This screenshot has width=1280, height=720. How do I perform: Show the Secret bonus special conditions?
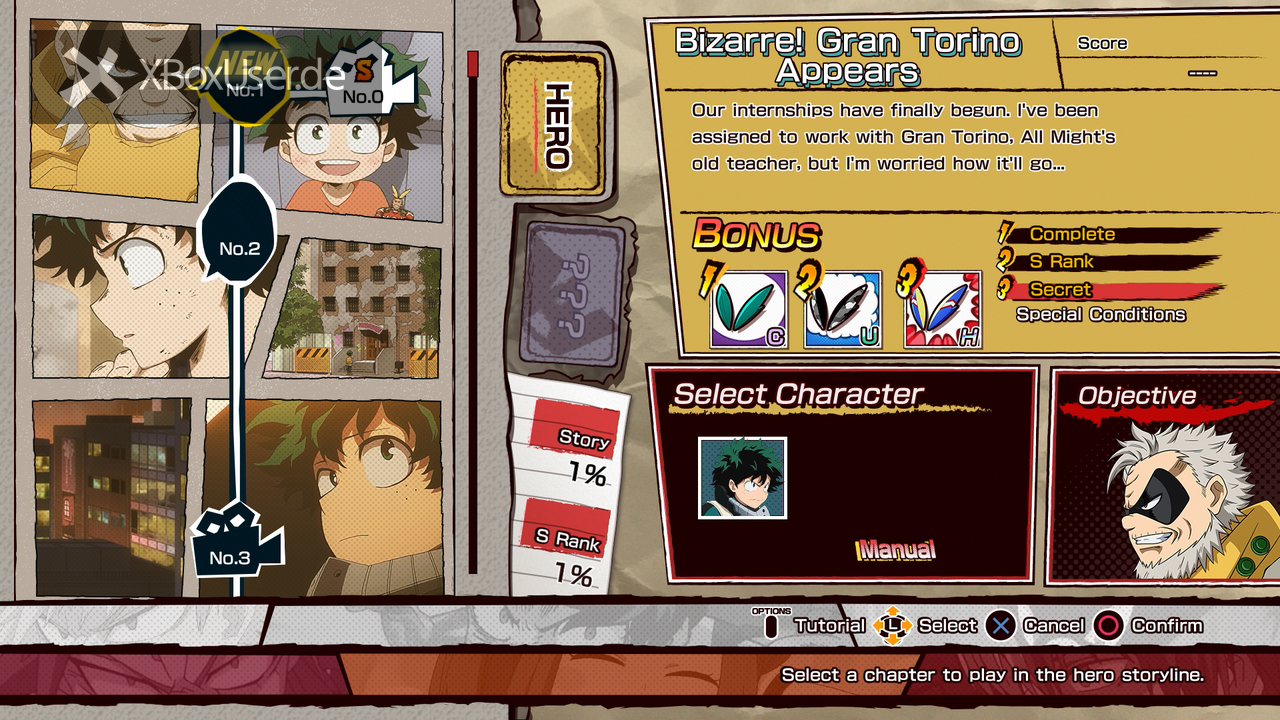coord(1100,314)
